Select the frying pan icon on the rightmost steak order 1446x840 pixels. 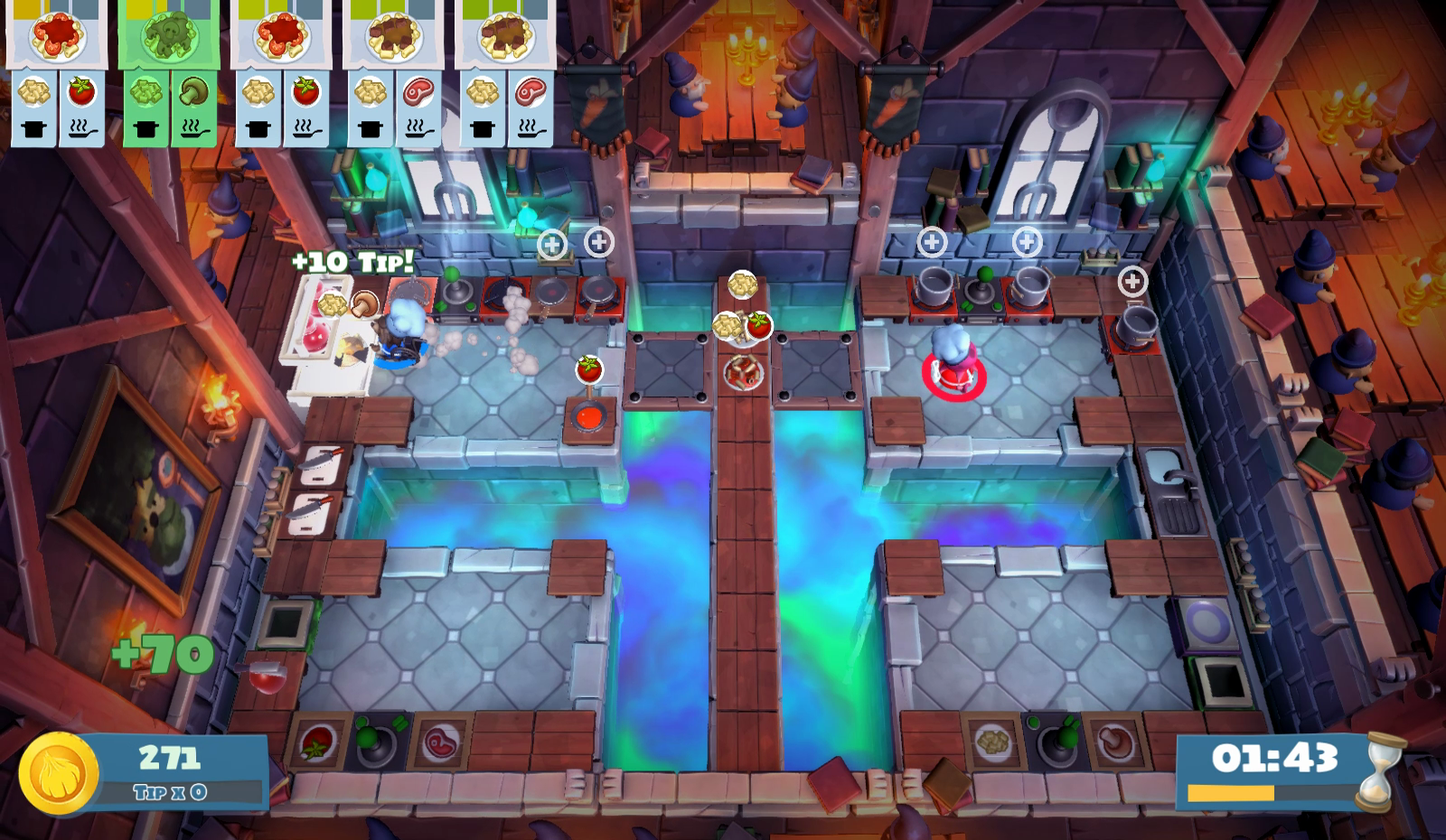pyautogui.click(x=532, y=130)
